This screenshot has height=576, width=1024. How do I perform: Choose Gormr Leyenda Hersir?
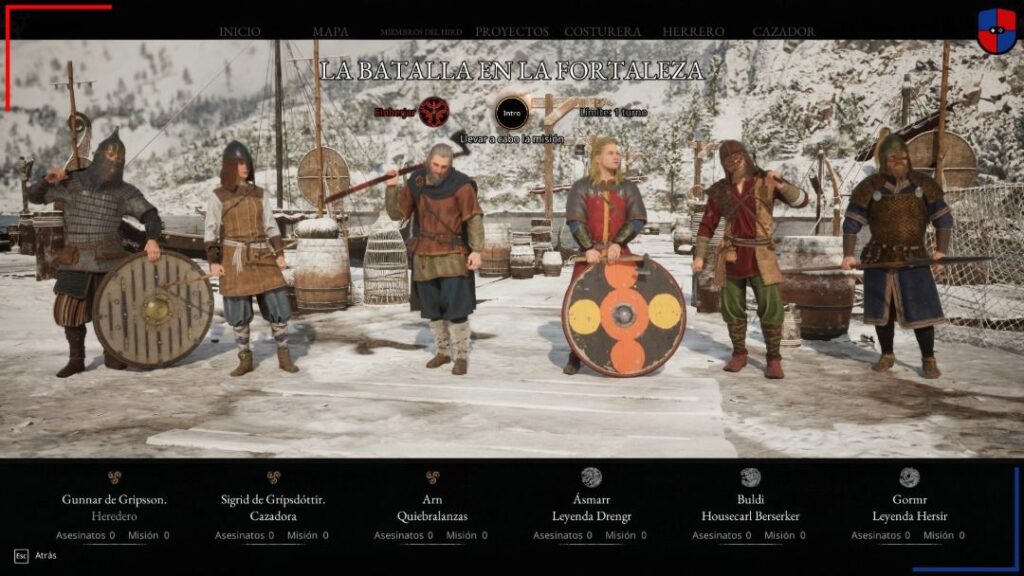click(908, 507)
